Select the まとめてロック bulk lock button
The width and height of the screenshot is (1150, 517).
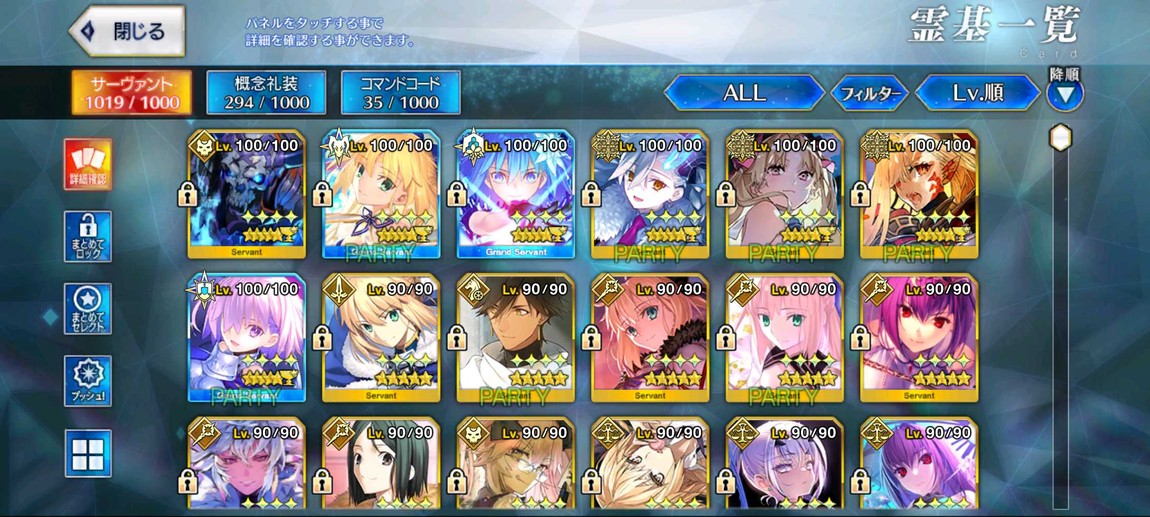(x=88, y=236)
